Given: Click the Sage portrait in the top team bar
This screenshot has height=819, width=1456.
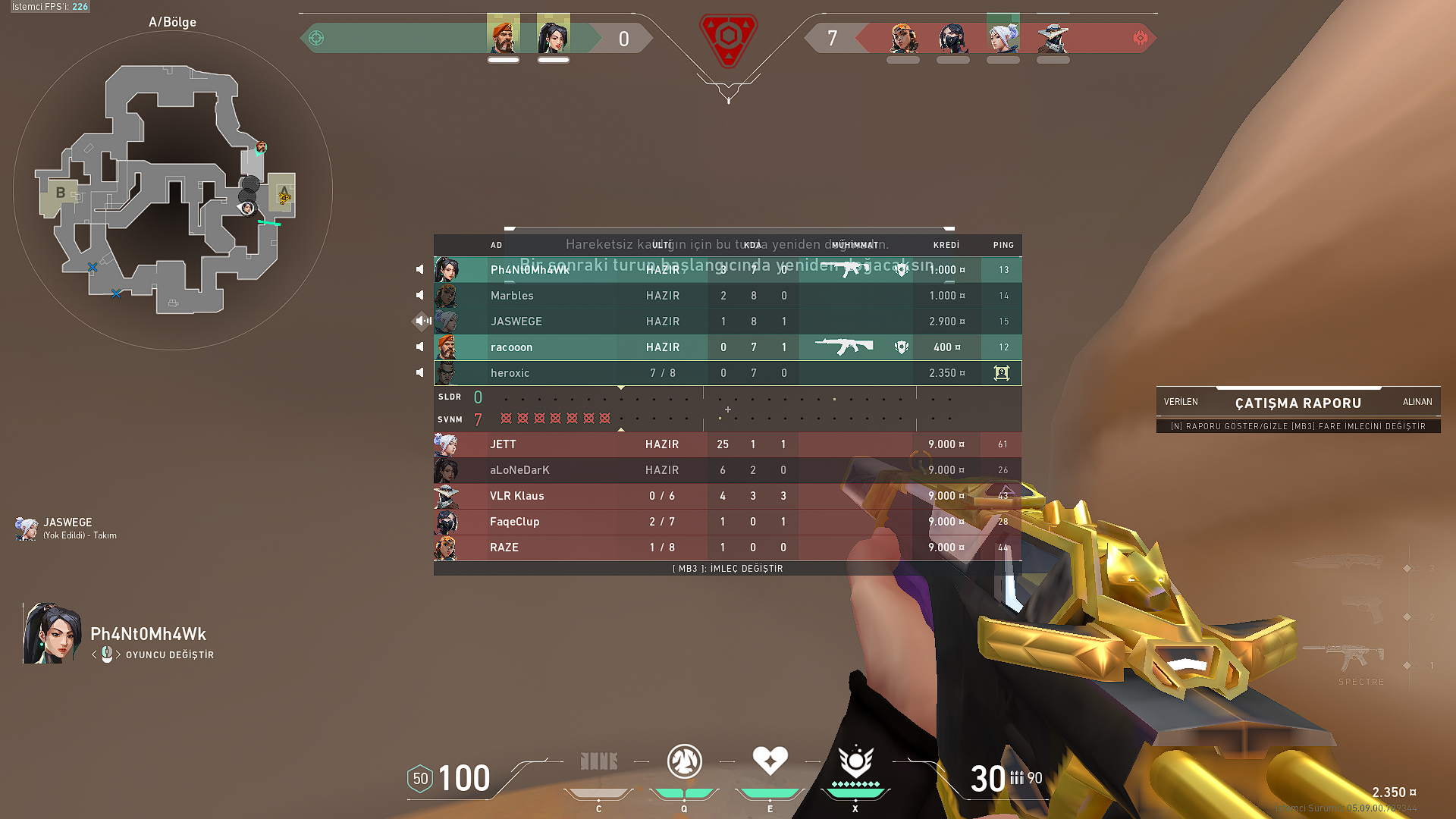Looking at the screenshot, I should 553,36.
